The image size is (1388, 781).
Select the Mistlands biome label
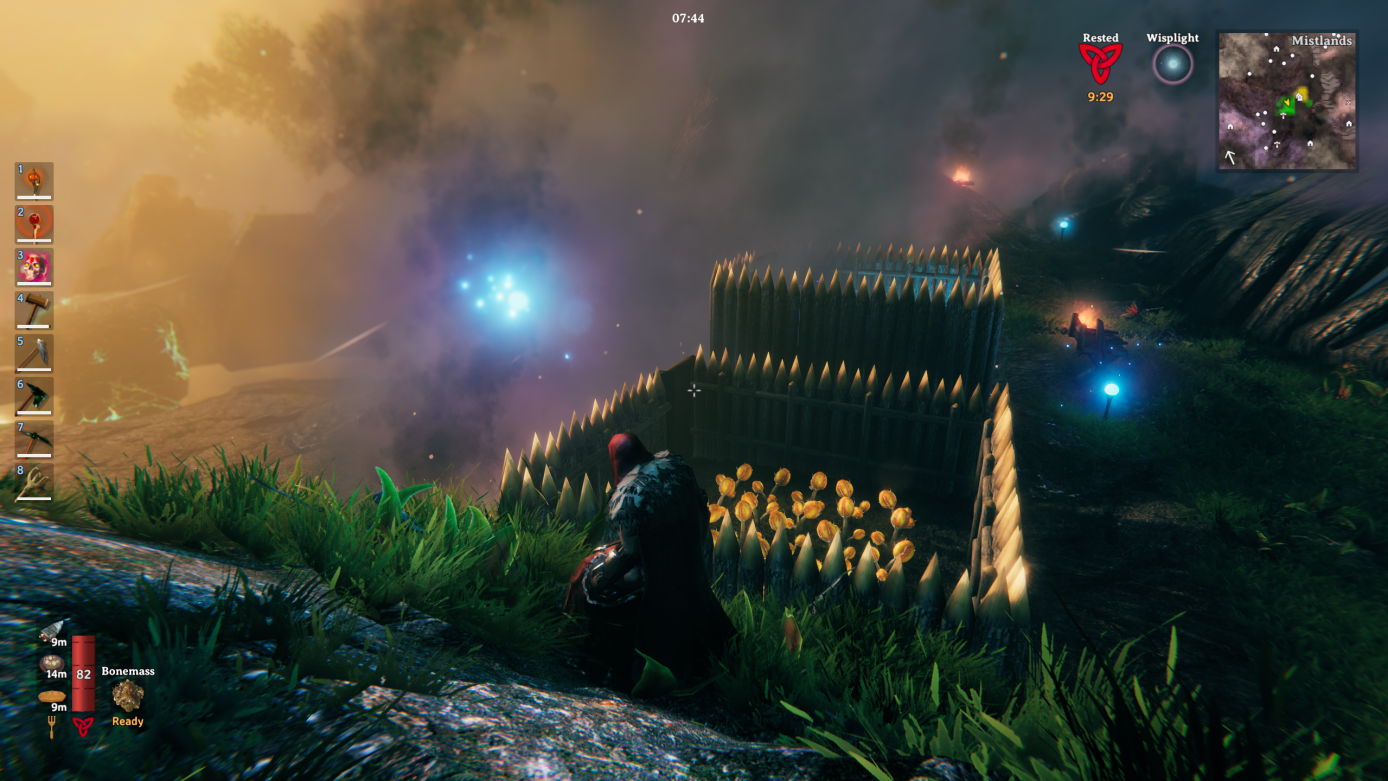coord(1322,40)
